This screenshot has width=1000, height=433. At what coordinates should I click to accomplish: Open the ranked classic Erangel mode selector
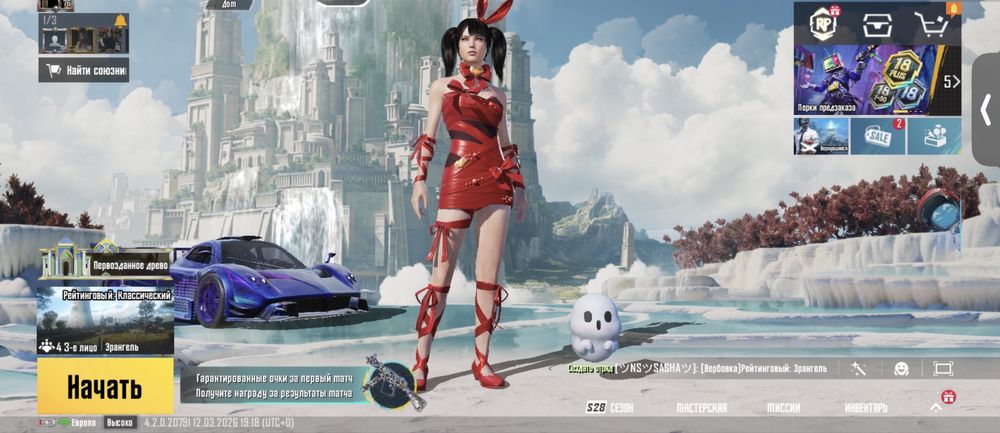105,320
